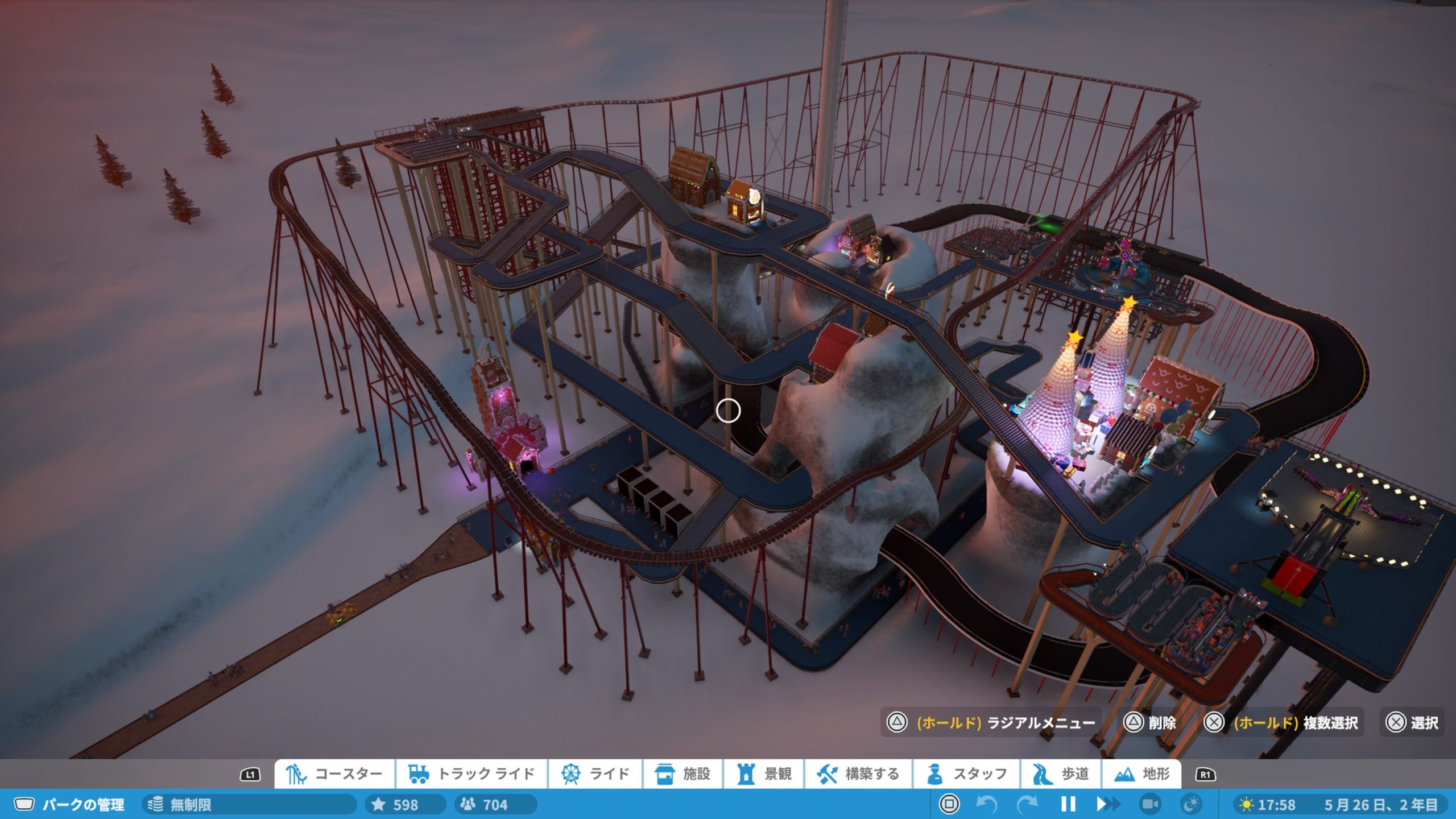Viewport: 1456px width, 819px height.
Task: Open パークの管理 park management
Action: pos(69,805)
